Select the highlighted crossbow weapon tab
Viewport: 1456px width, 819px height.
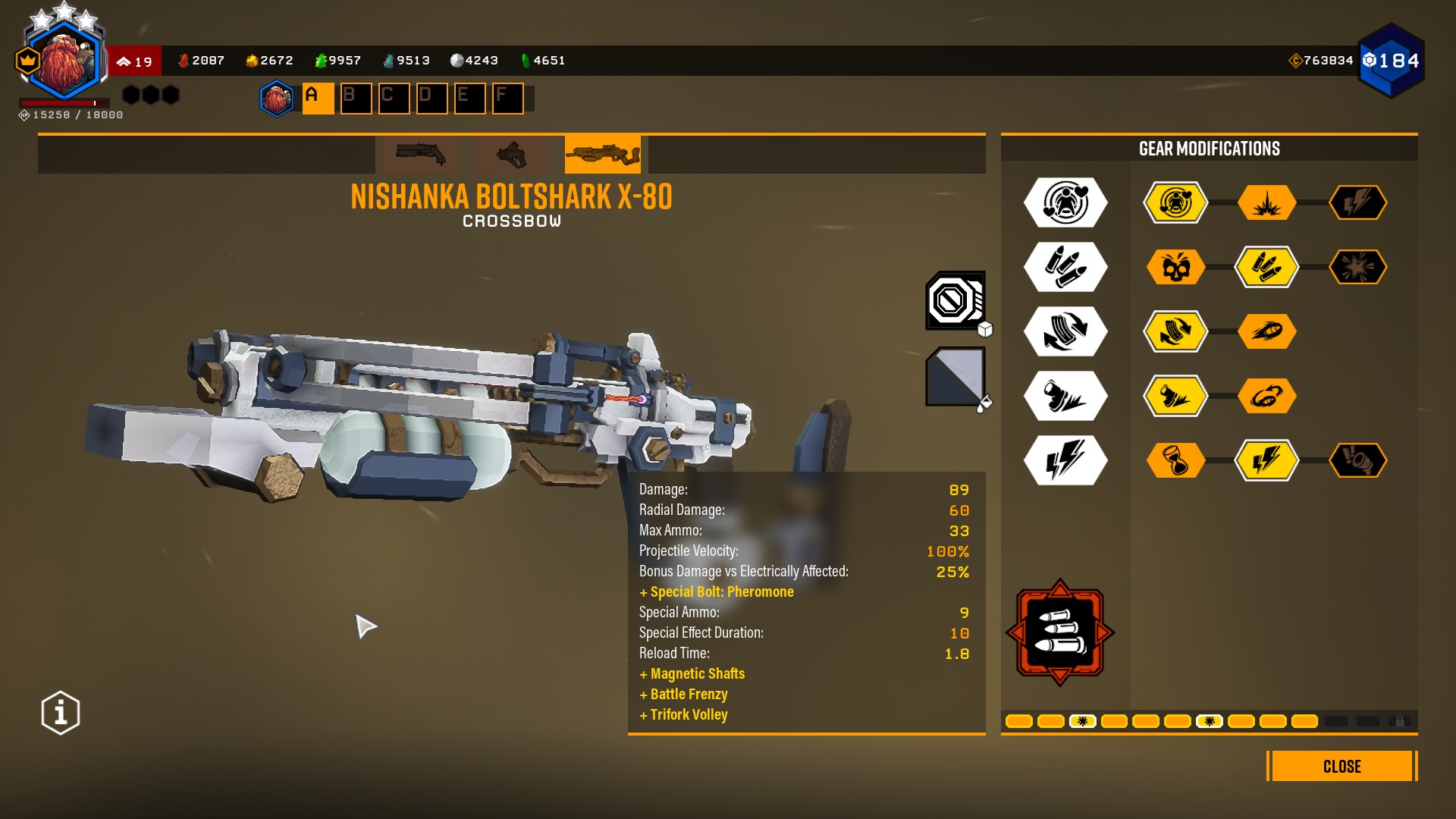coord(602,155)
